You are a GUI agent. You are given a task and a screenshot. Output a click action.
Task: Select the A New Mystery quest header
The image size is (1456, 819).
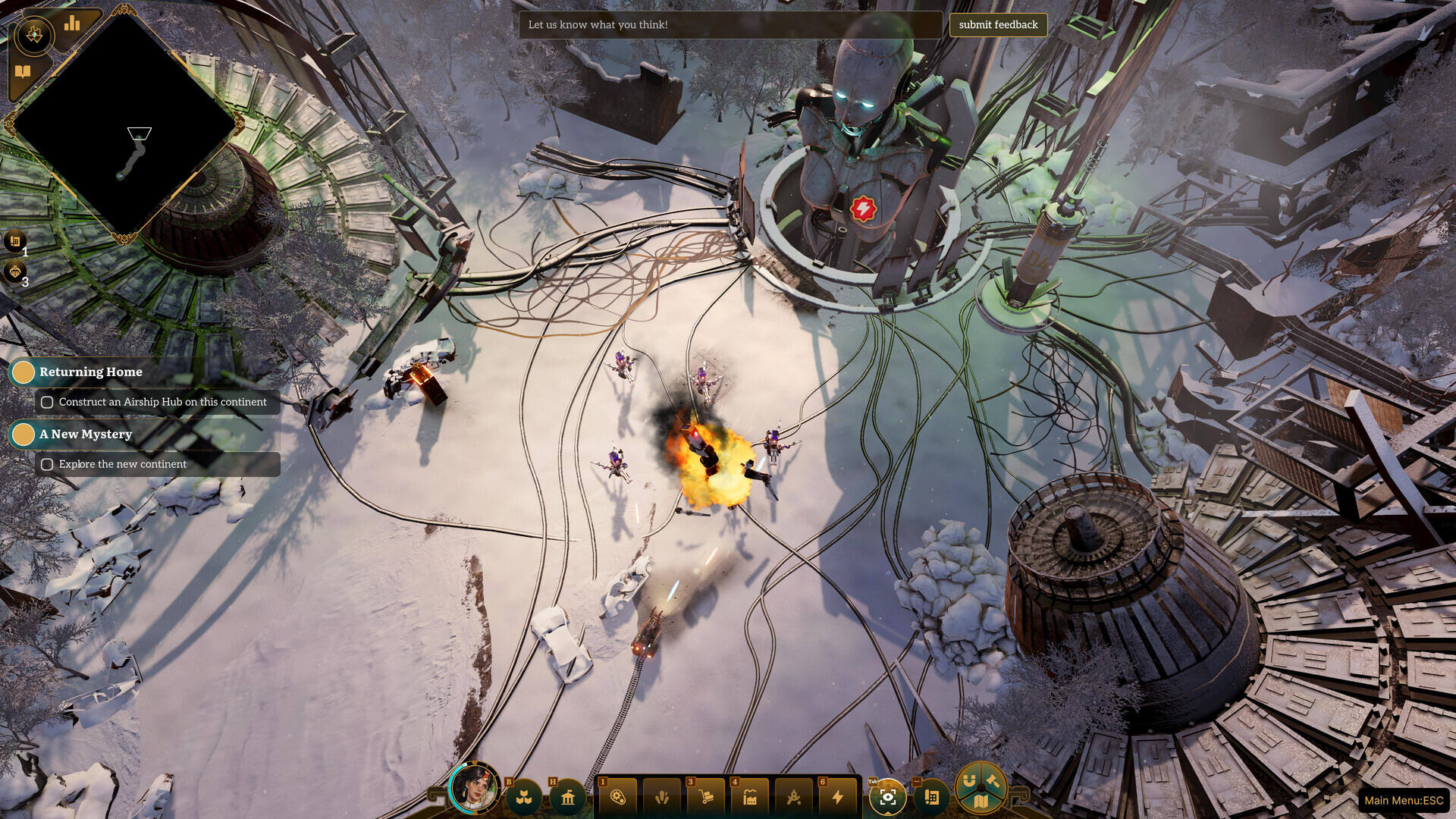85,434
